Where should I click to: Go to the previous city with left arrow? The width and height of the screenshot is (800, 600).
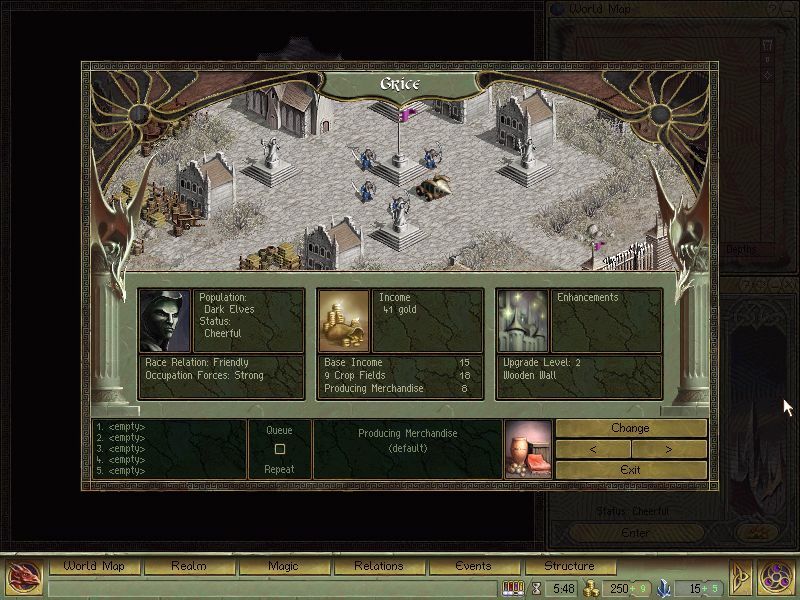coord(593,449)
